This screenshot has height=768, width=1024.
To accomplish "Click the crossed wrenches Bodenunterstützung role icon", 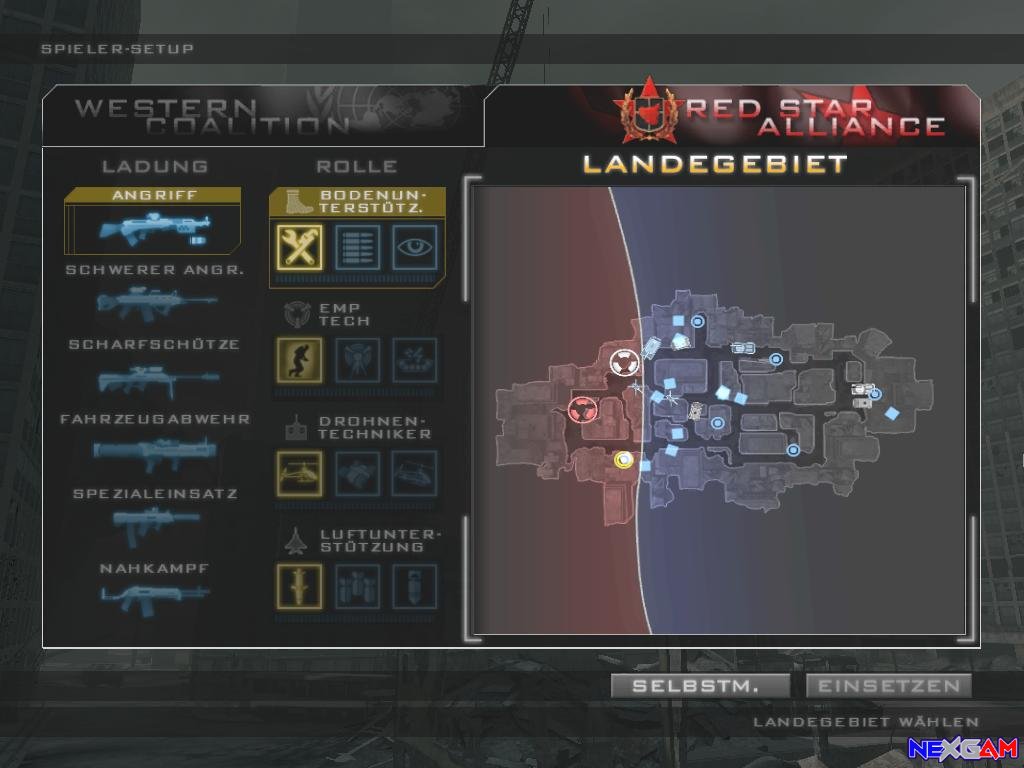I will click(299, 246).
